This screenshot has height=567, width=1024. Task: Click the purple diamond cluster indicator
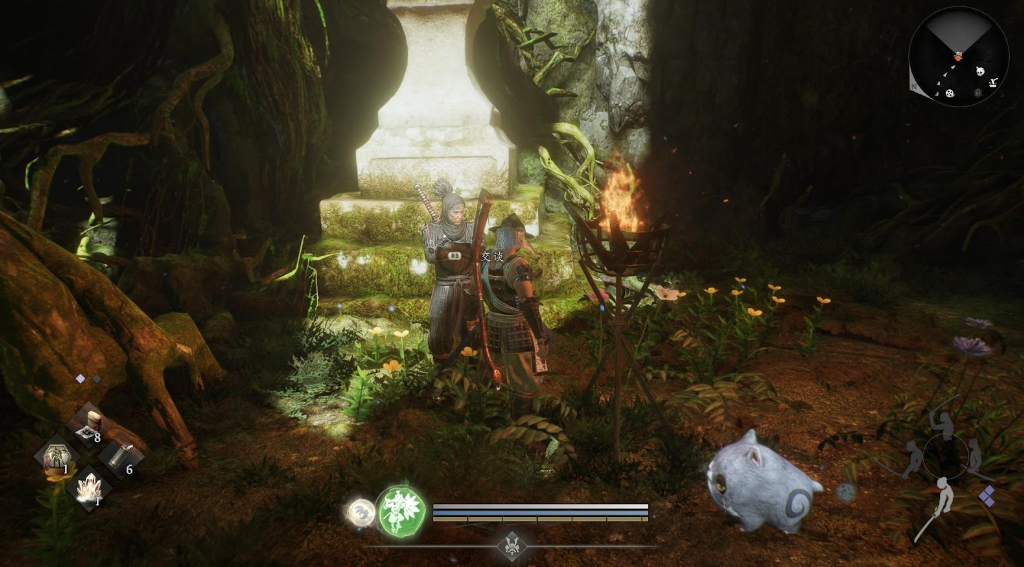[x=987, y=496]
